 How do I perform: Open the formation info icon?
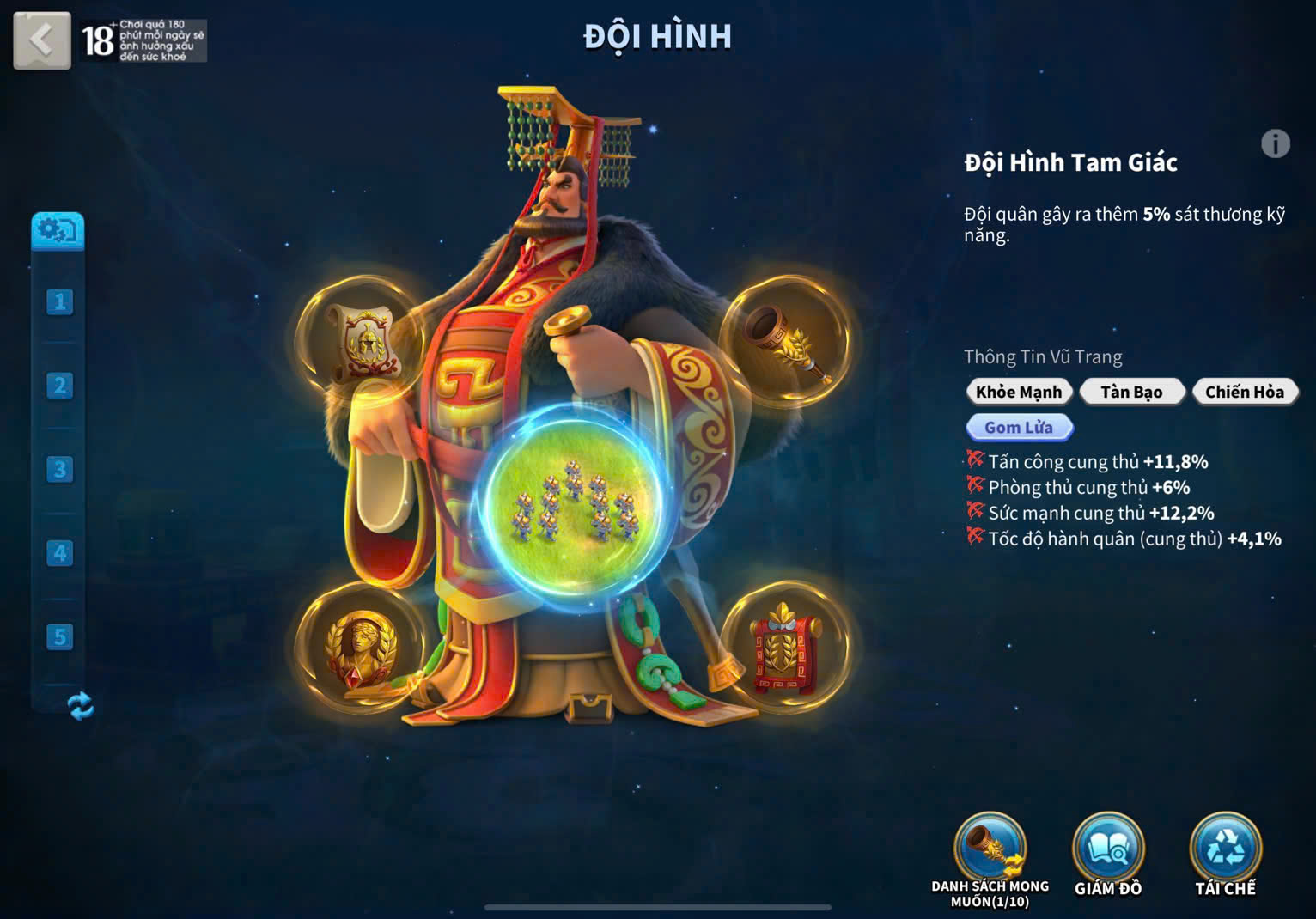(1275, 143)
